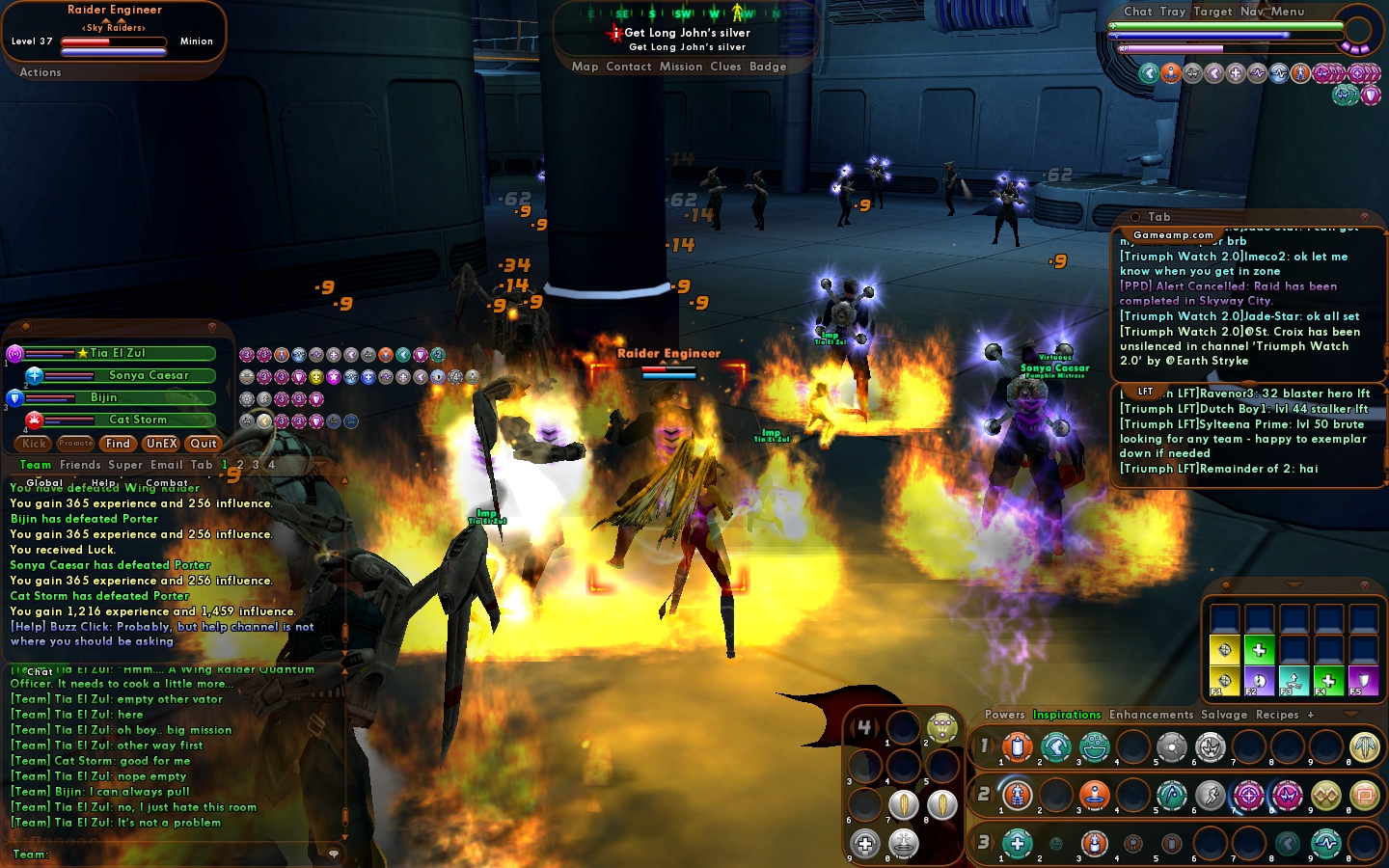Image resolution: width=1389 pixels, height=868 pixels.
Task: Select teammate Bijin in team list
Action: click(104, 397)
